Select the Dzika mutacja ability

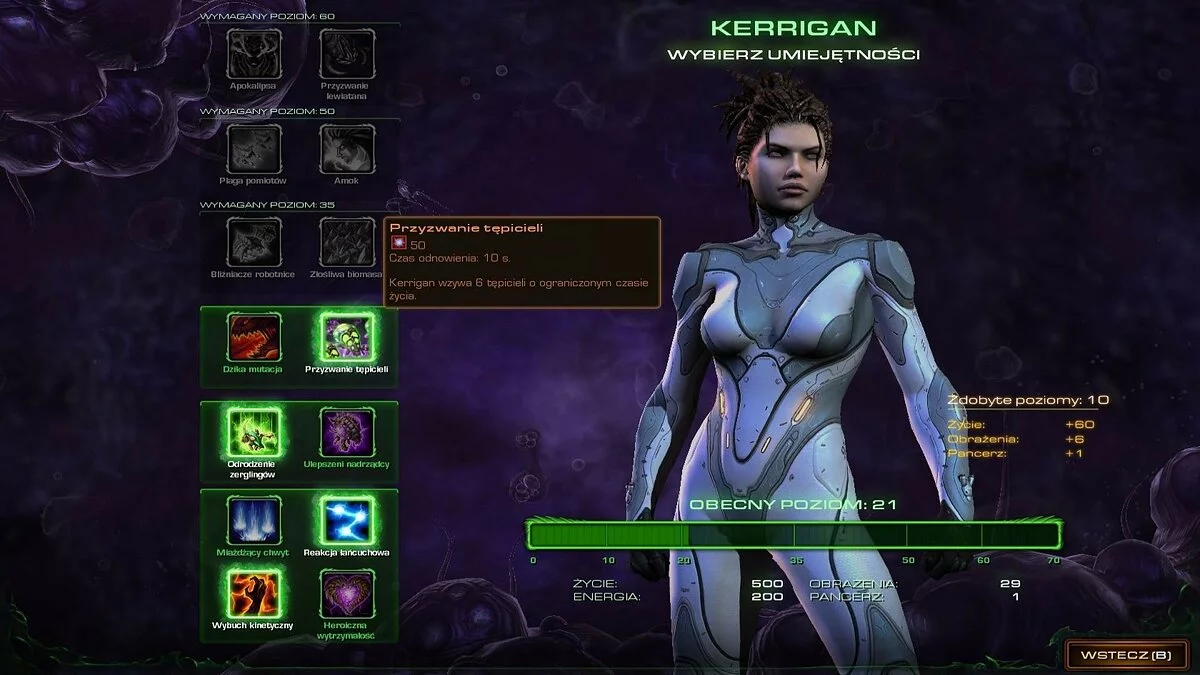pos(254,337)
